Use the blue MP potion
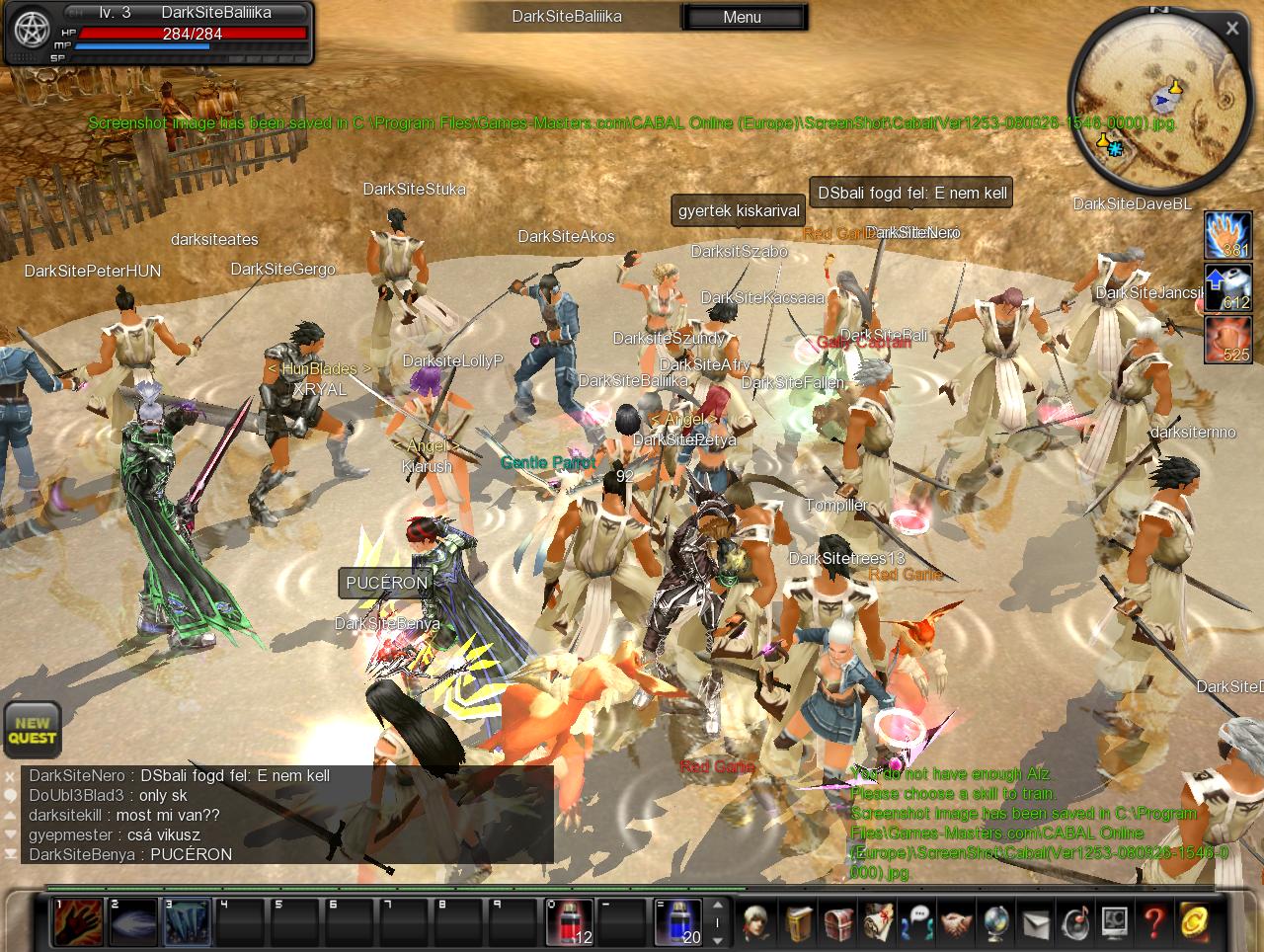 676,922
